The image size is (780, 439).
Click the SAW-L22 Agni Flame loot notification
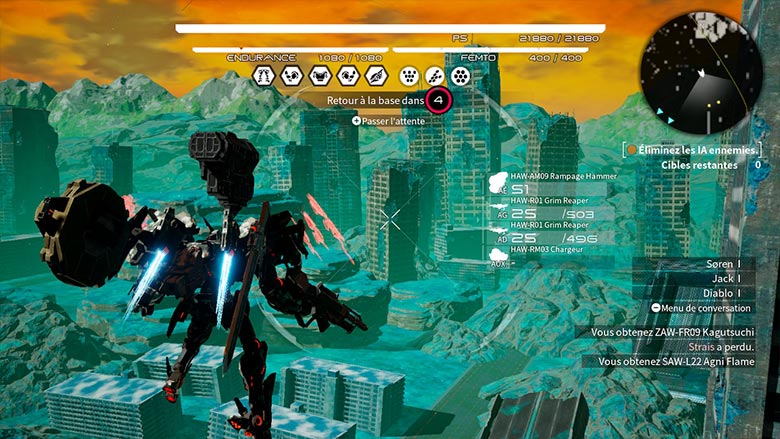click(x=675, y=362)
